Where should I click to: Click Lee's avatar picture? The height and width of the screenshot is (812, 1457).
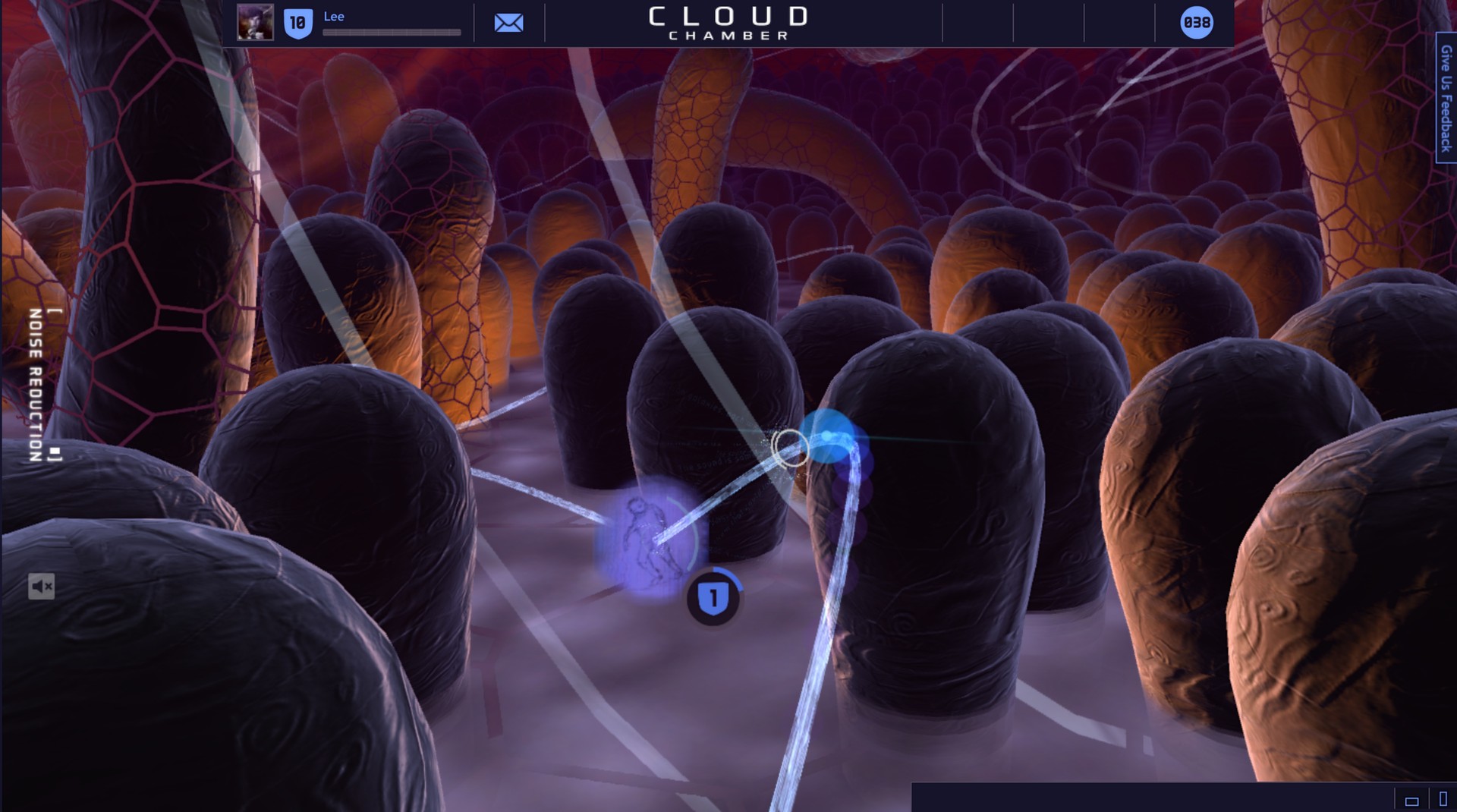pyautogui.click(x=256, y=22)
